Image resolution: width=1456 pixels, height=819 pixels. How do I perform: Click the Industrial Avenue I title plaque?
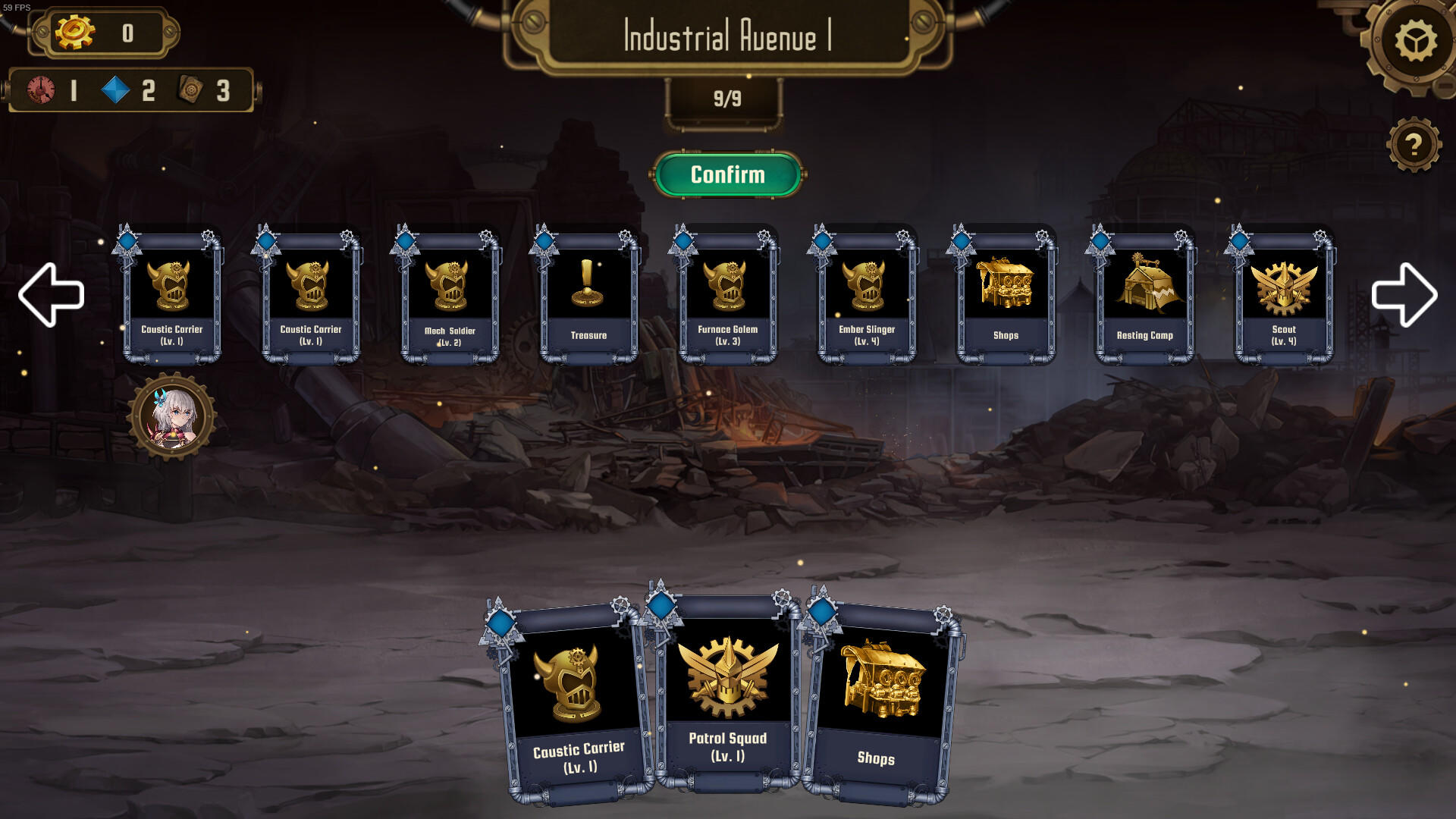coord(726,36)
